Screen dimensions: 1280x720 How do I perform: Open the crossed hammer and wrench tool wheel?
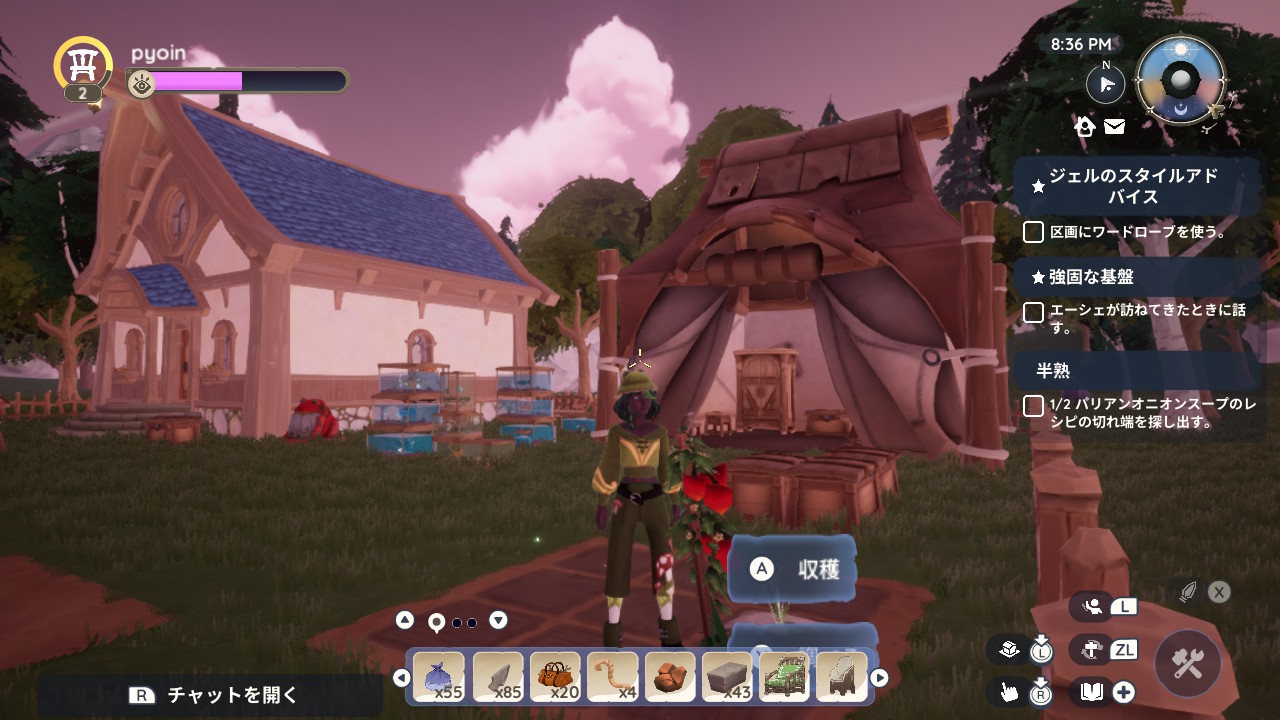click(1188, 663)
